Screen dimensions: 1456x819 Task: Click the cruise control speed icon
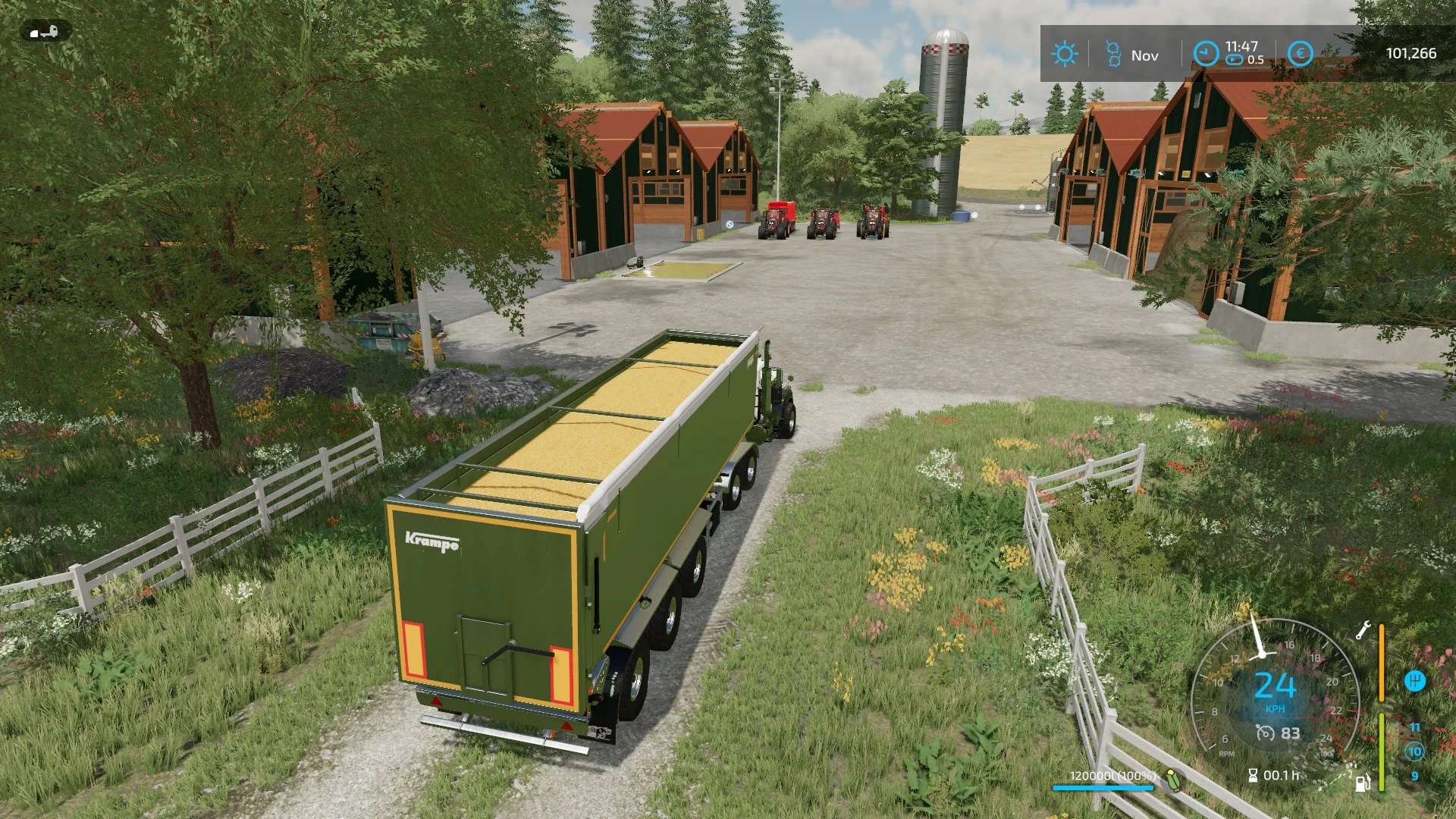click(1265, 733)
